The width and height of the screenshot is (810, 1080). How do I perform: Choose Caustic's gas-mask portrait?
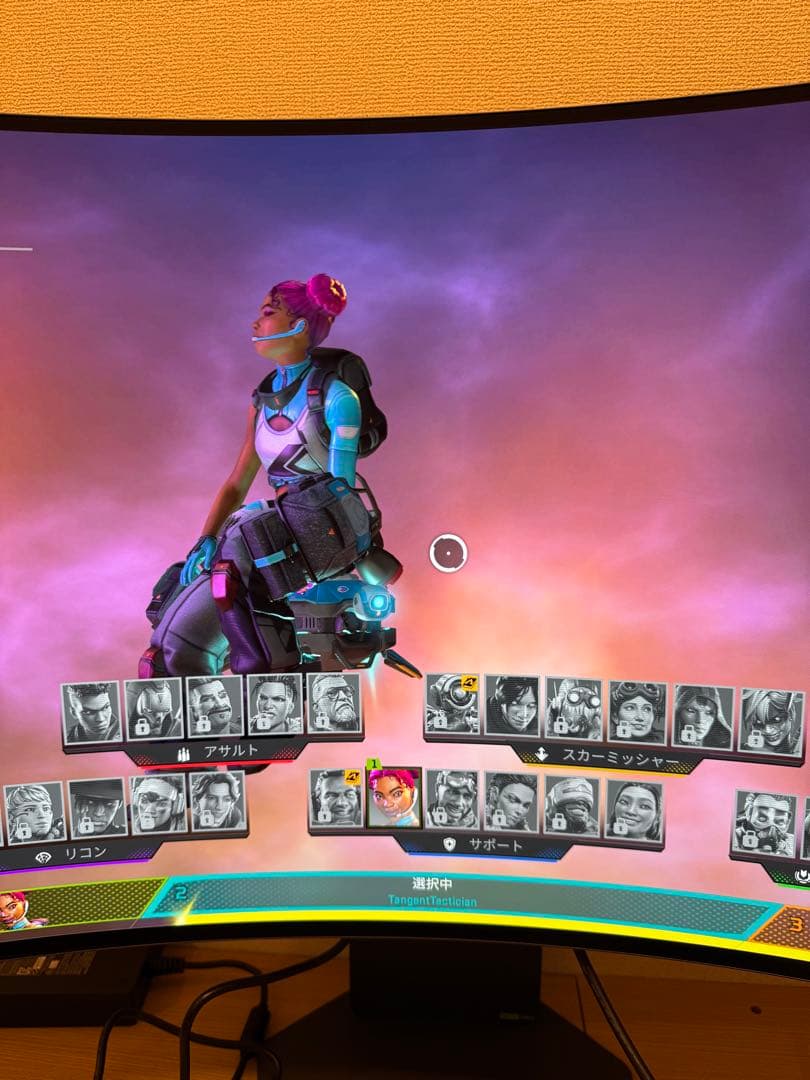(x=763, y=822)
